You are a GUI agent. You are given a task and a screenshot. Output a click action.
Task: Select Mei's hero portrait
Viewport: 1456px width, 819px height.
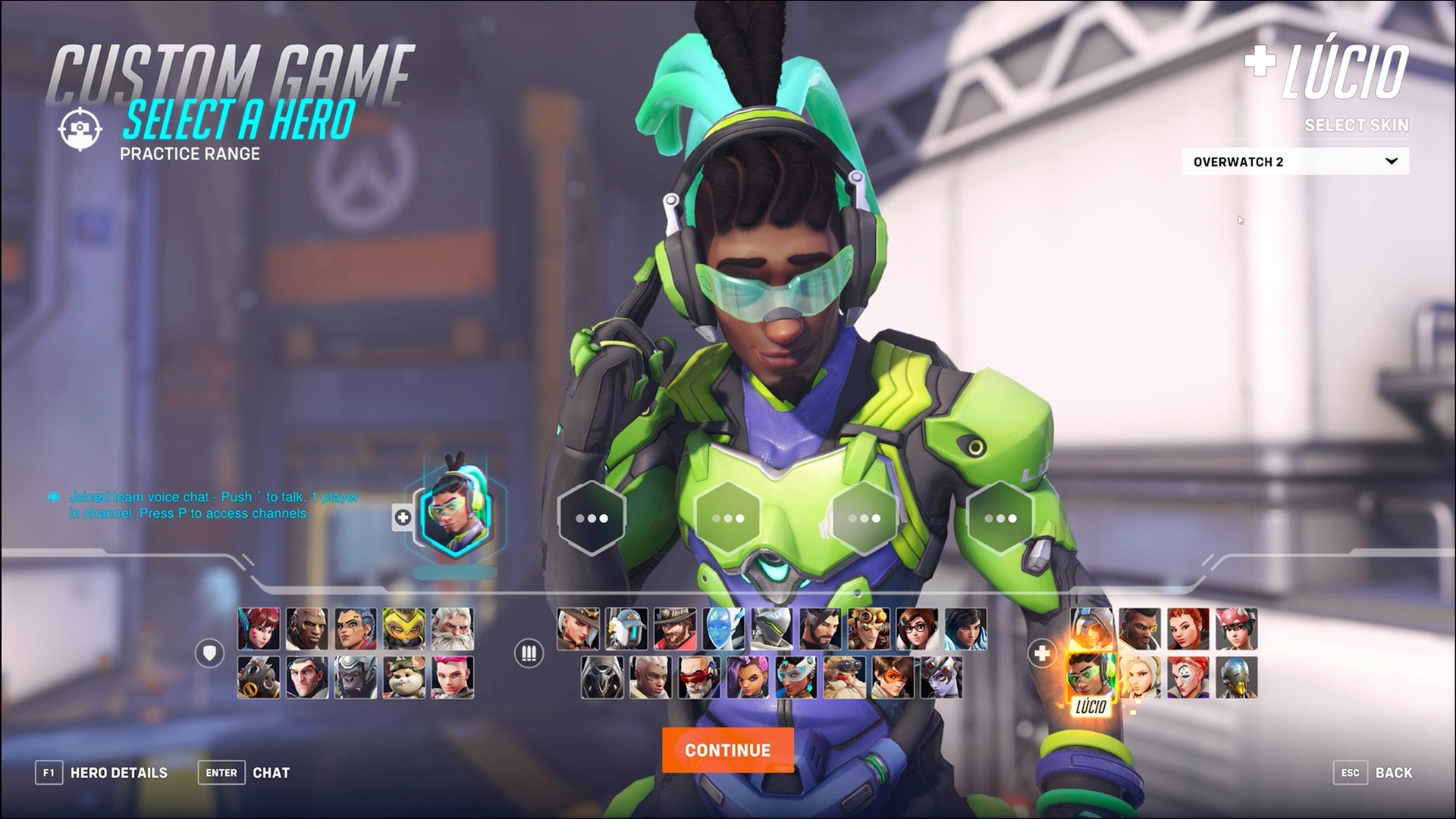click(915, 629)
